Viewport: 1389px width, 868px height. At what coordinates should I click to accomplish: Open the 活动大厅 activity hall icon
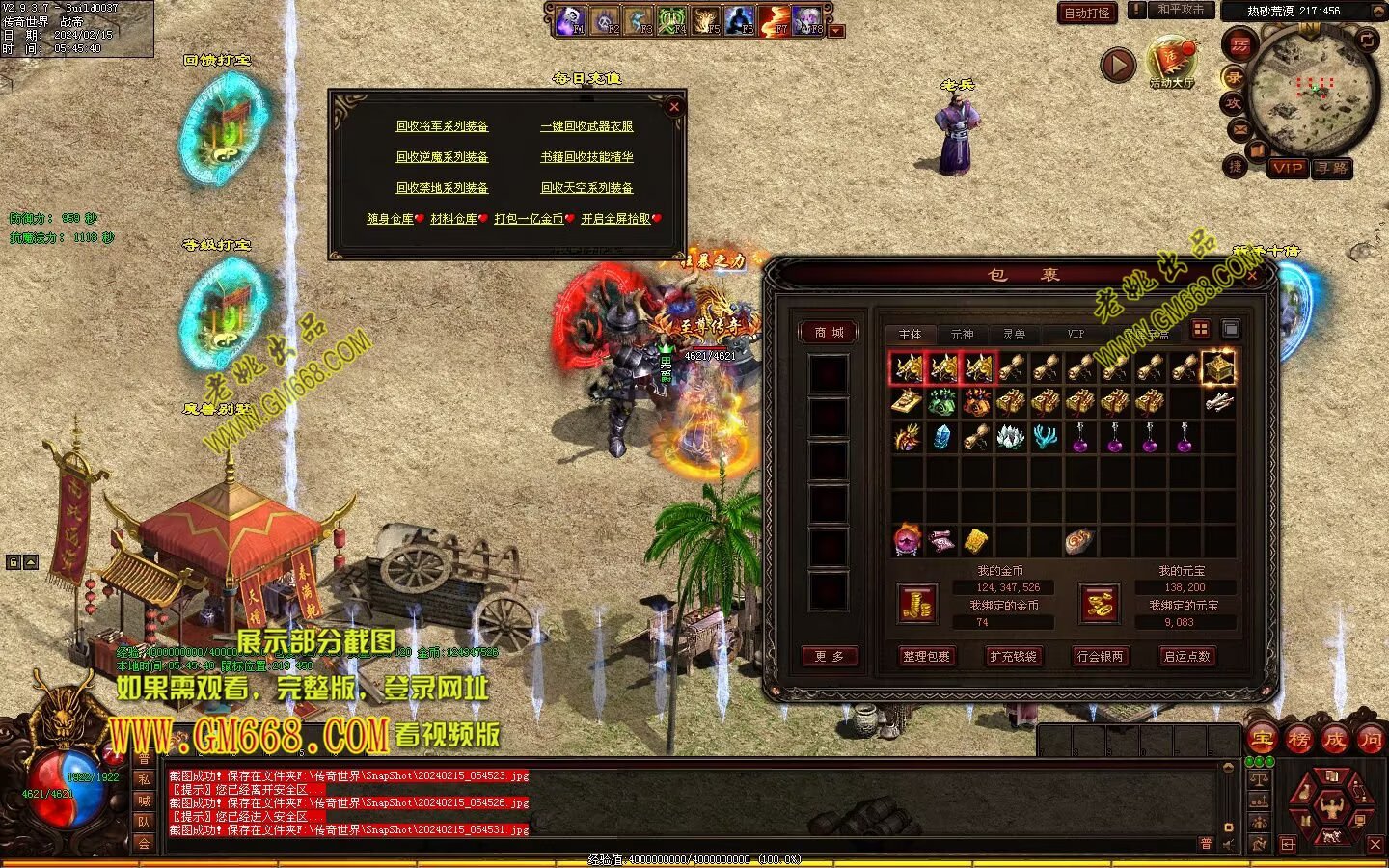pos(1171,60)
